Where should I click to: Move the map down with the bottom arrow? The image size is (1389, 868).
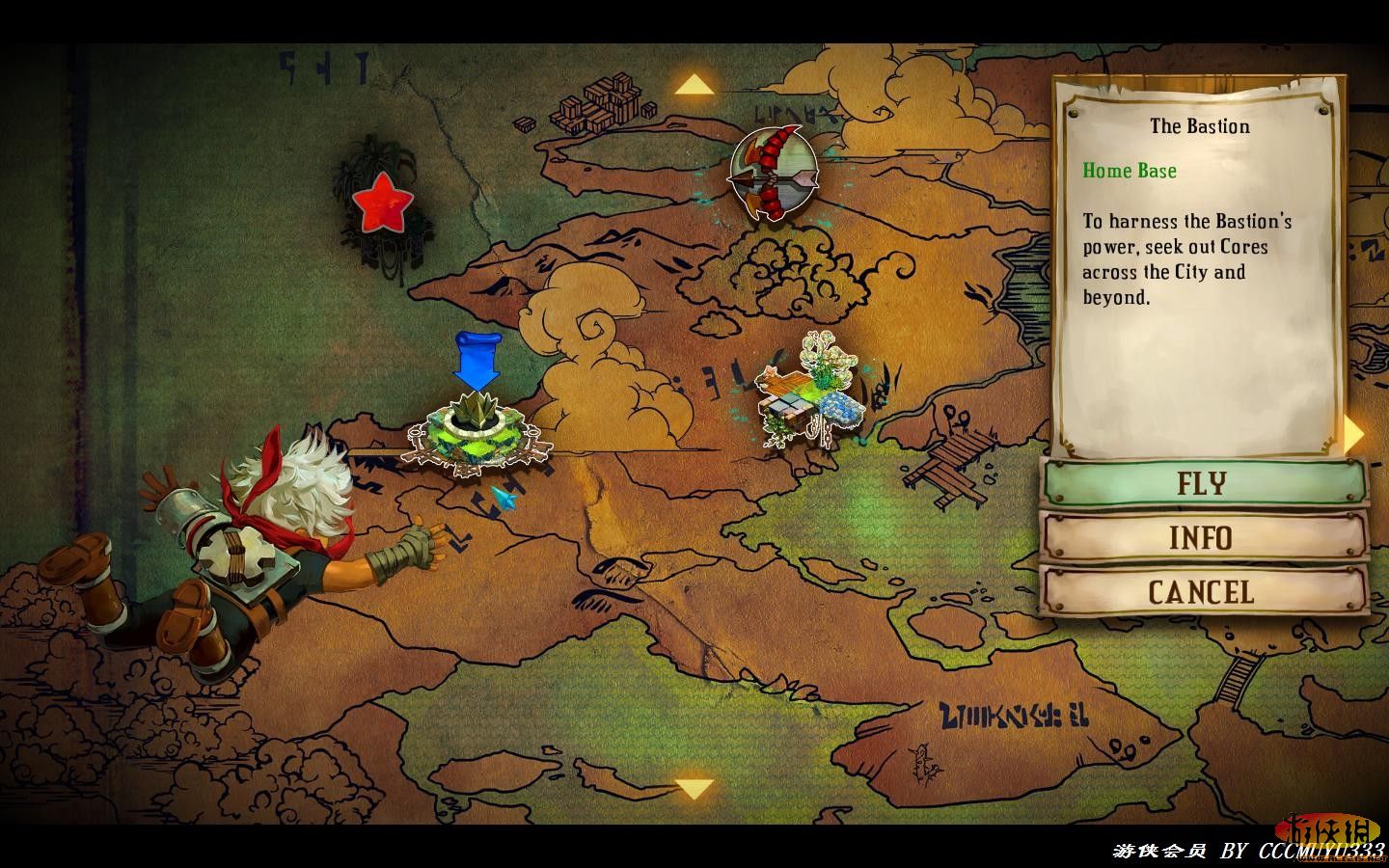[694, 789]
